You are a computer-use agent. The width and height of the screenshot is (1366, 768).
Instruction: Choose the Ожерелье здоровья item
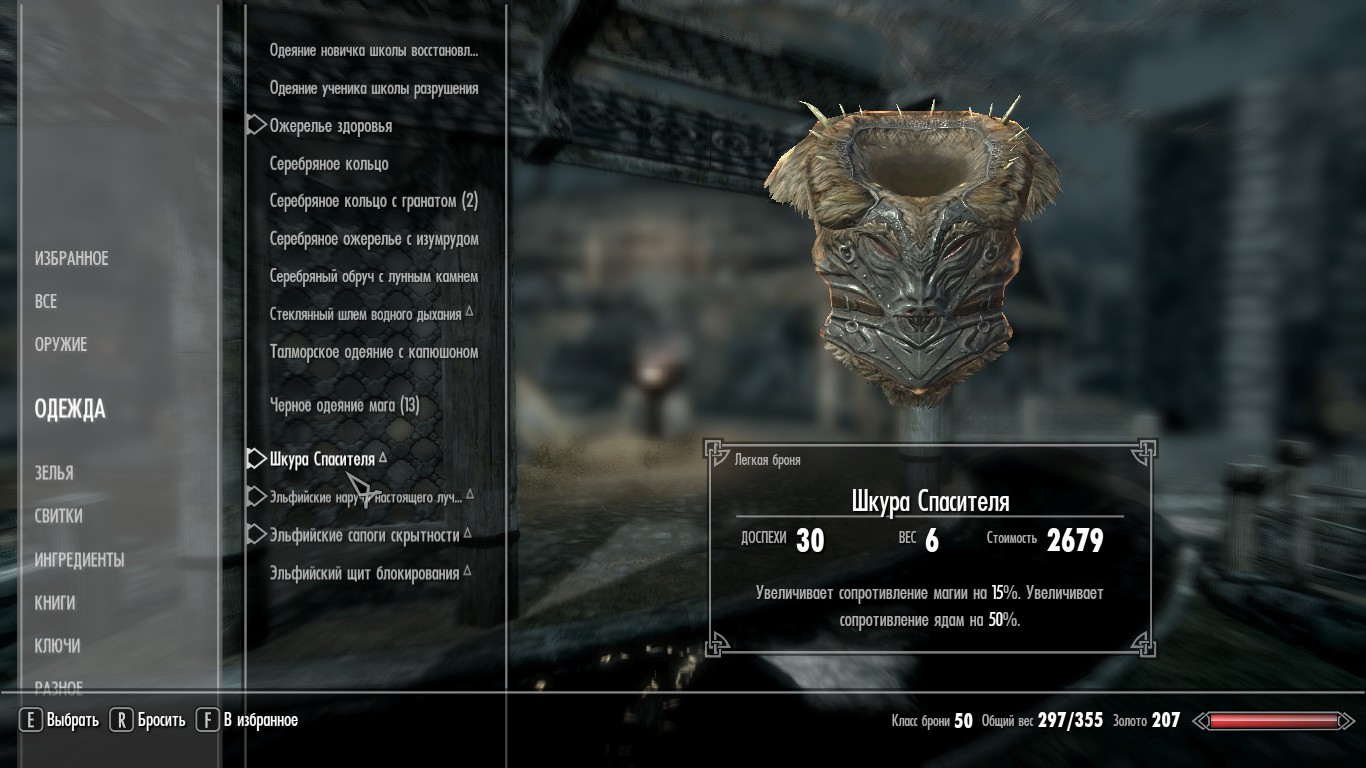click(331, 126)
